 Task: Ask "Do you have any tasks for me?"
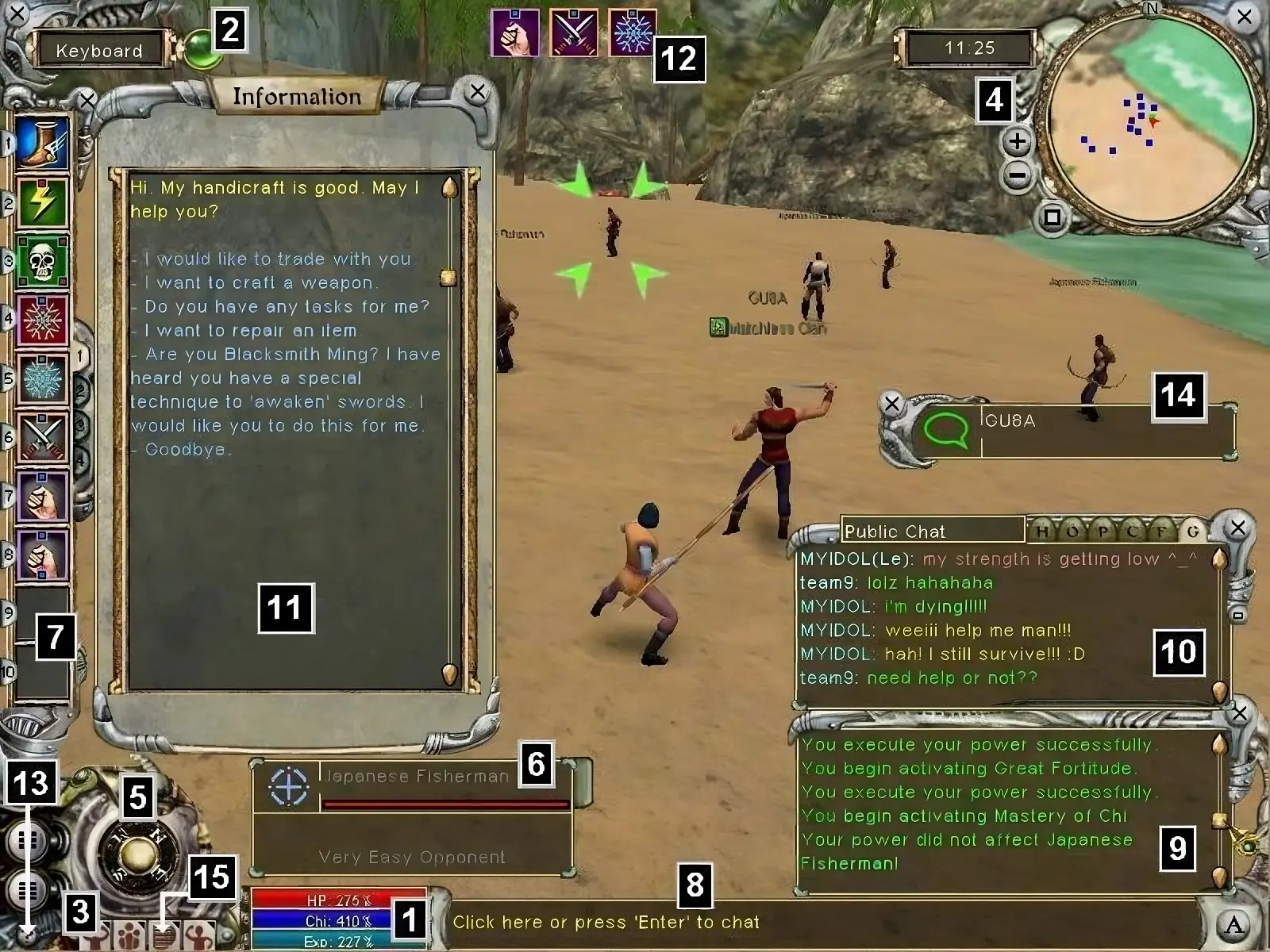tap(287, 307)
